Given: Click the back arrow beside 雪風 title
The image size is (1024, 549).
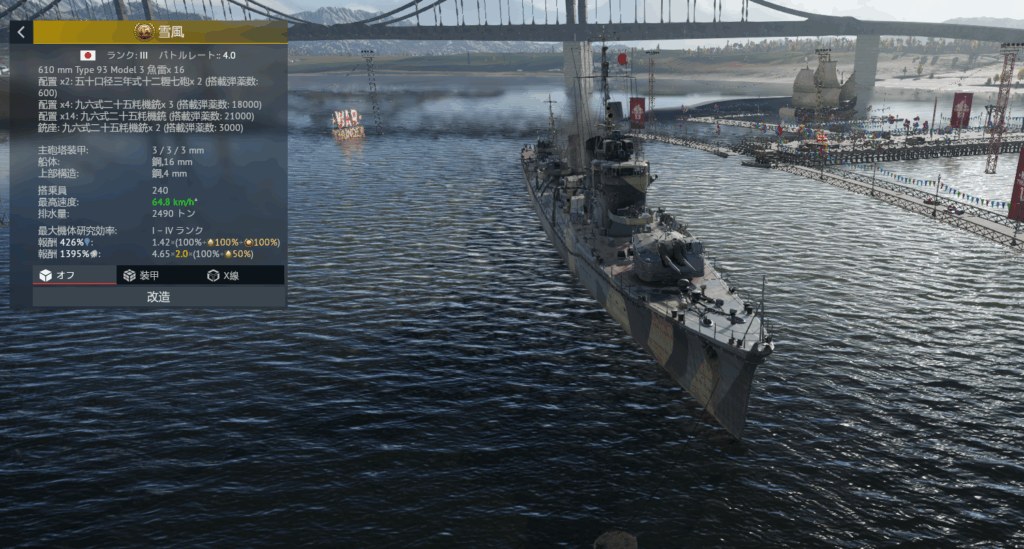Looking at the screenshot, I should click(21, 32).
